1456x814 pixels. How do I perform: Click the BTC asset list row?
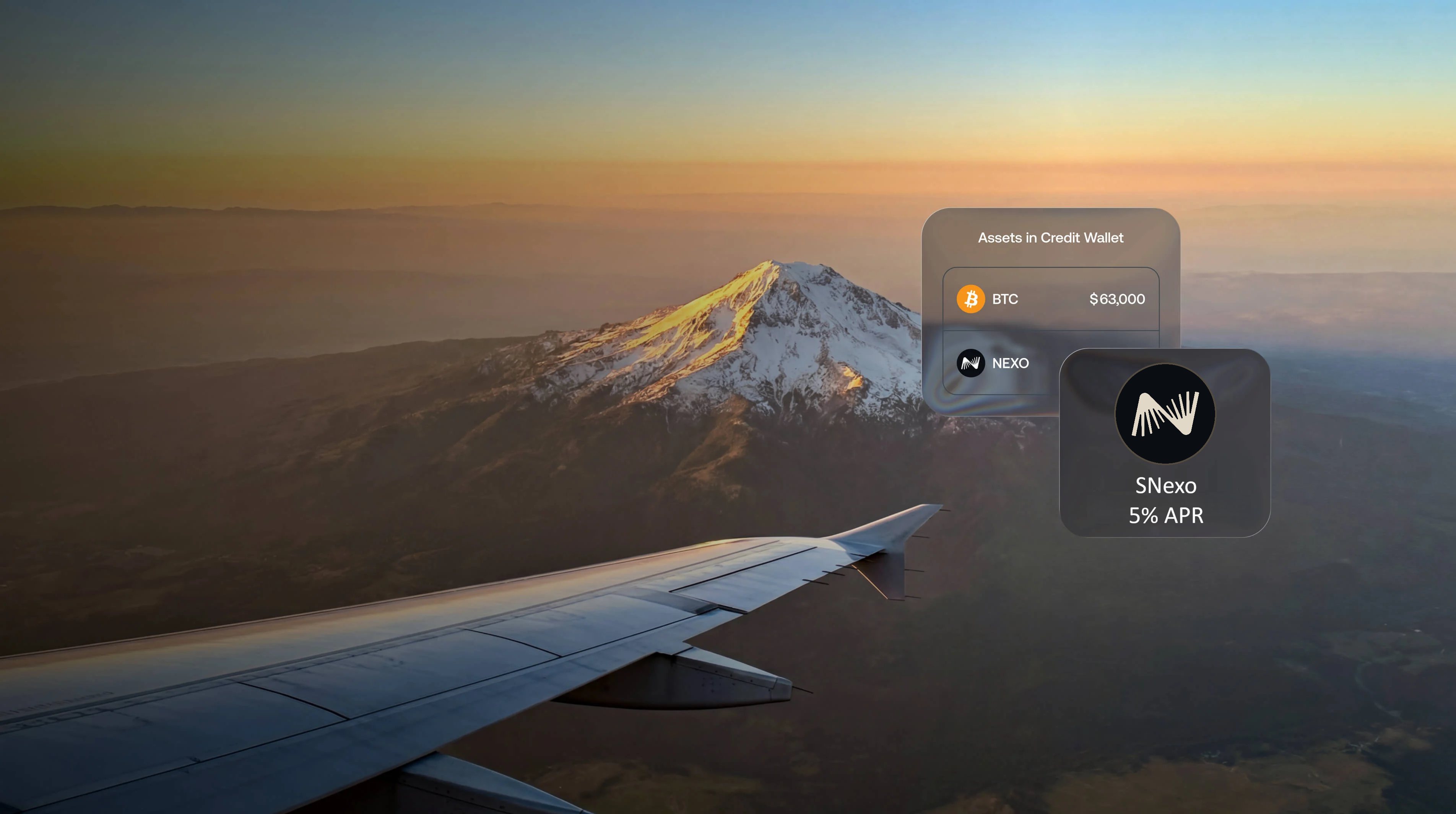coord(1051,299)
